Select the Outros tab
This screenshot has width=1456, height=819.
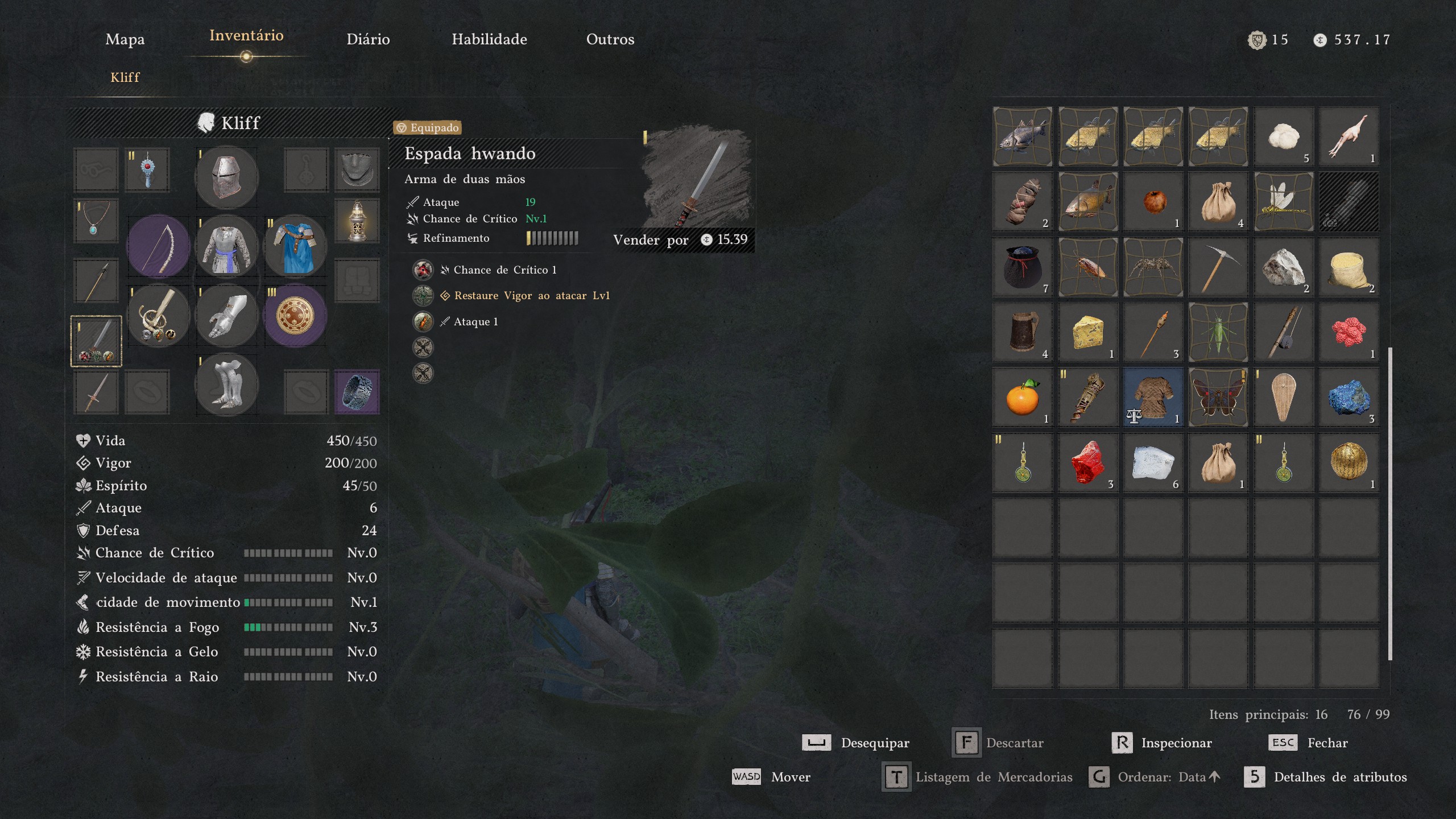click(610, 39)
